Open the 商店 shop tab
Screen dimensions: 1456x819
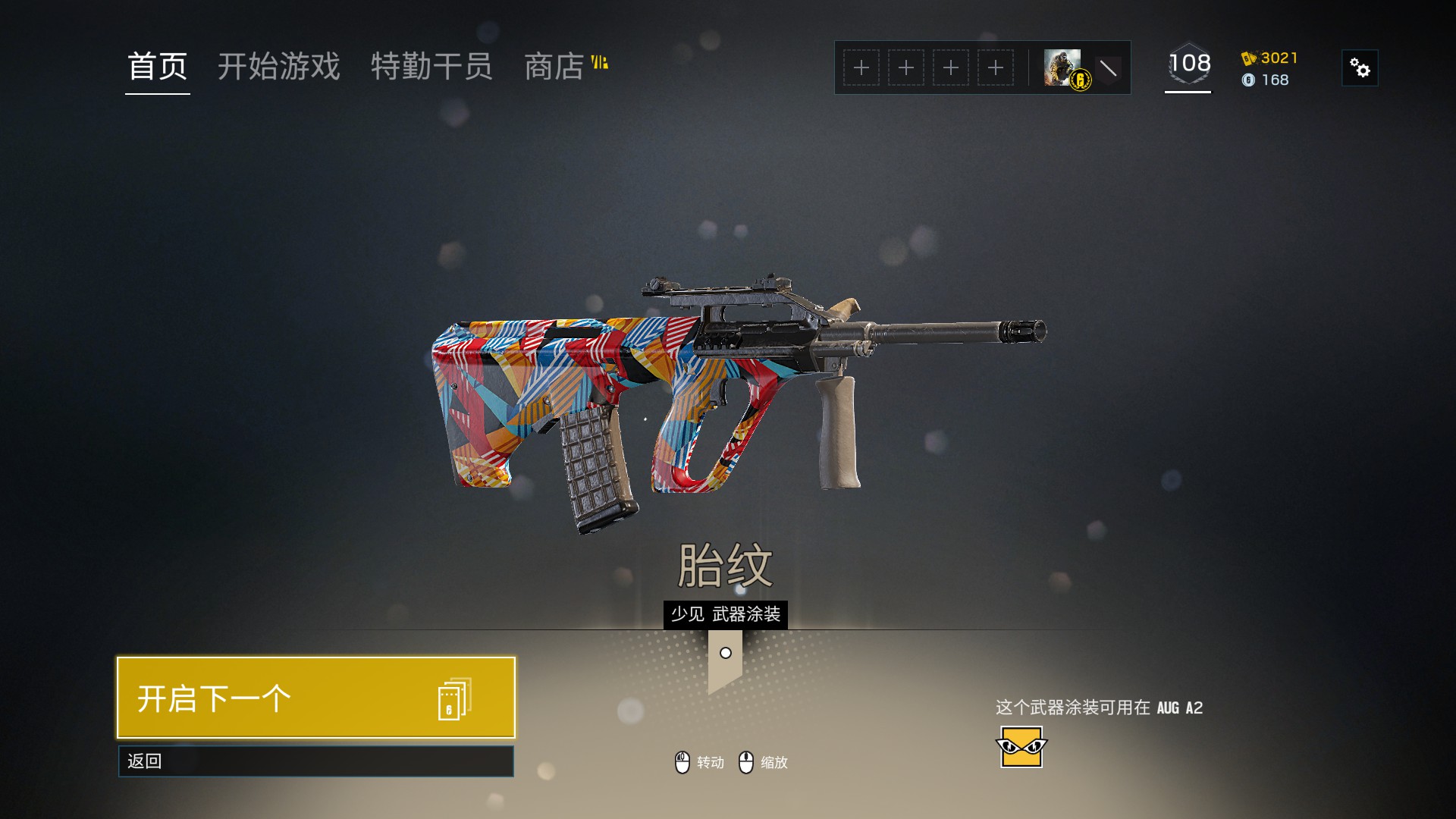click(555, 67)
